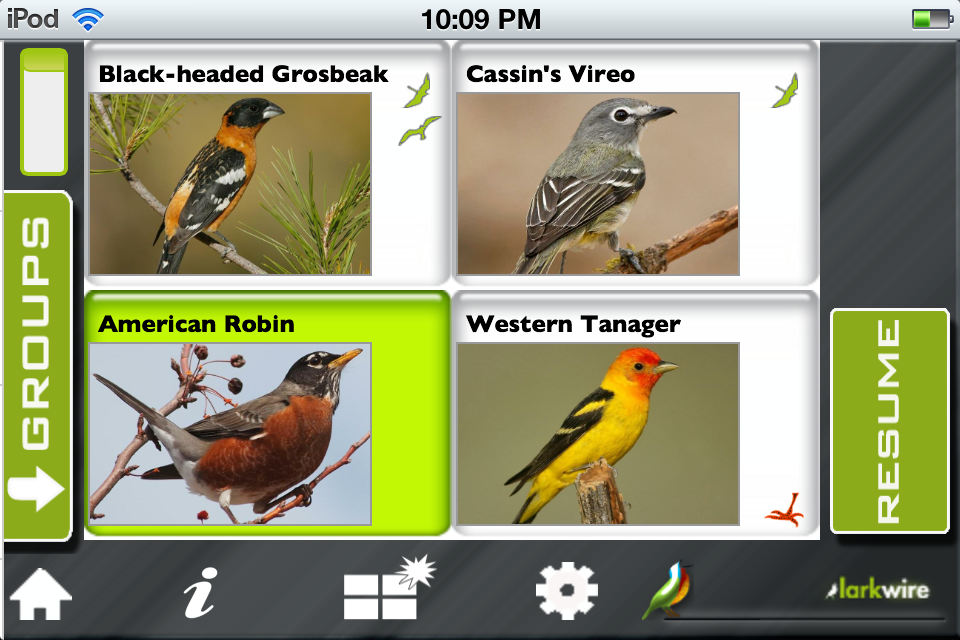This screenshot has width=960, height=640.
Task: Open settings with the gear icon
Action: [566, 591]
